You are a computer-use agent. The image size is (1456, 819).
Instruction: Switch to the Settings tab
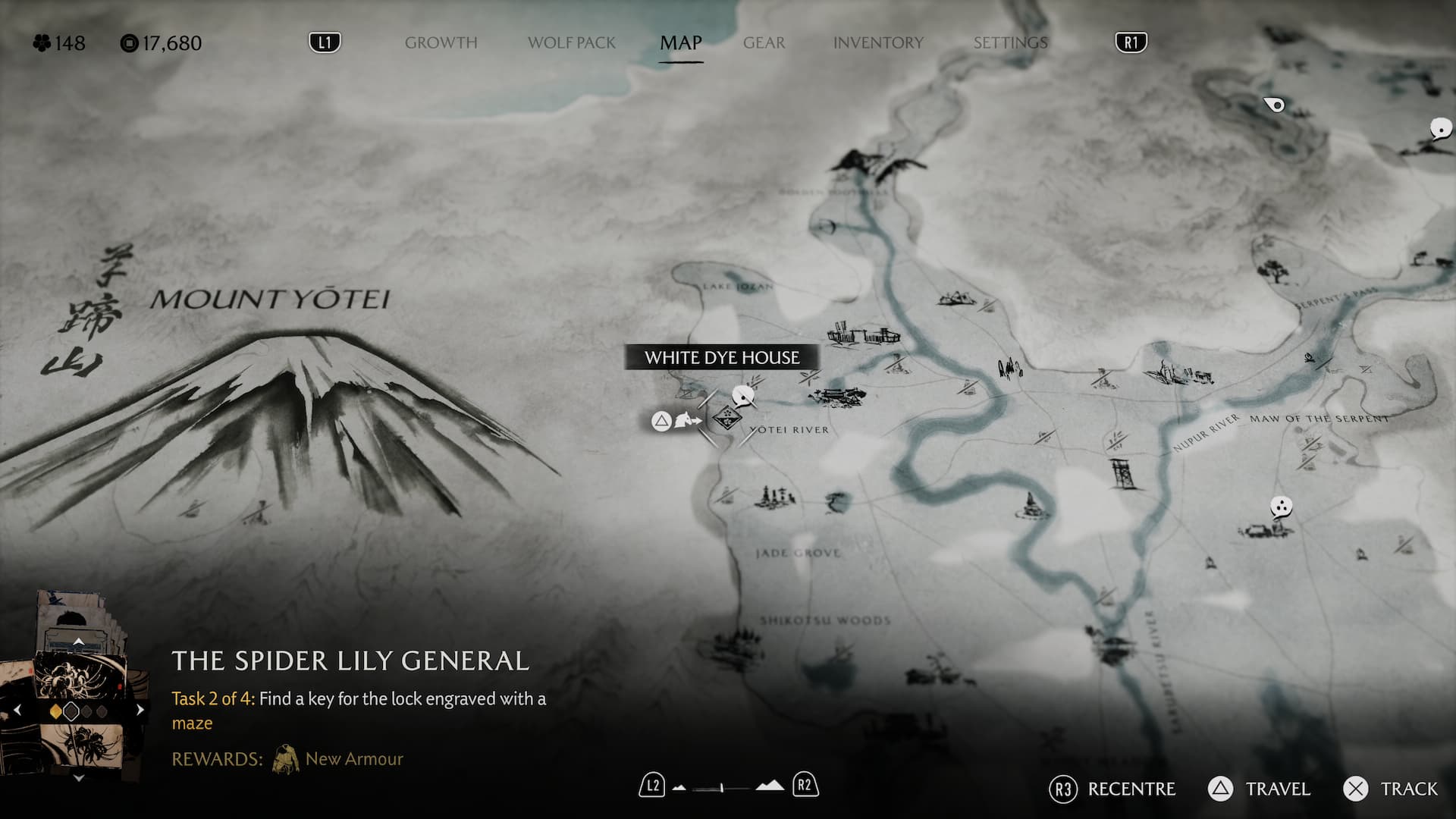coord(1010,43)
